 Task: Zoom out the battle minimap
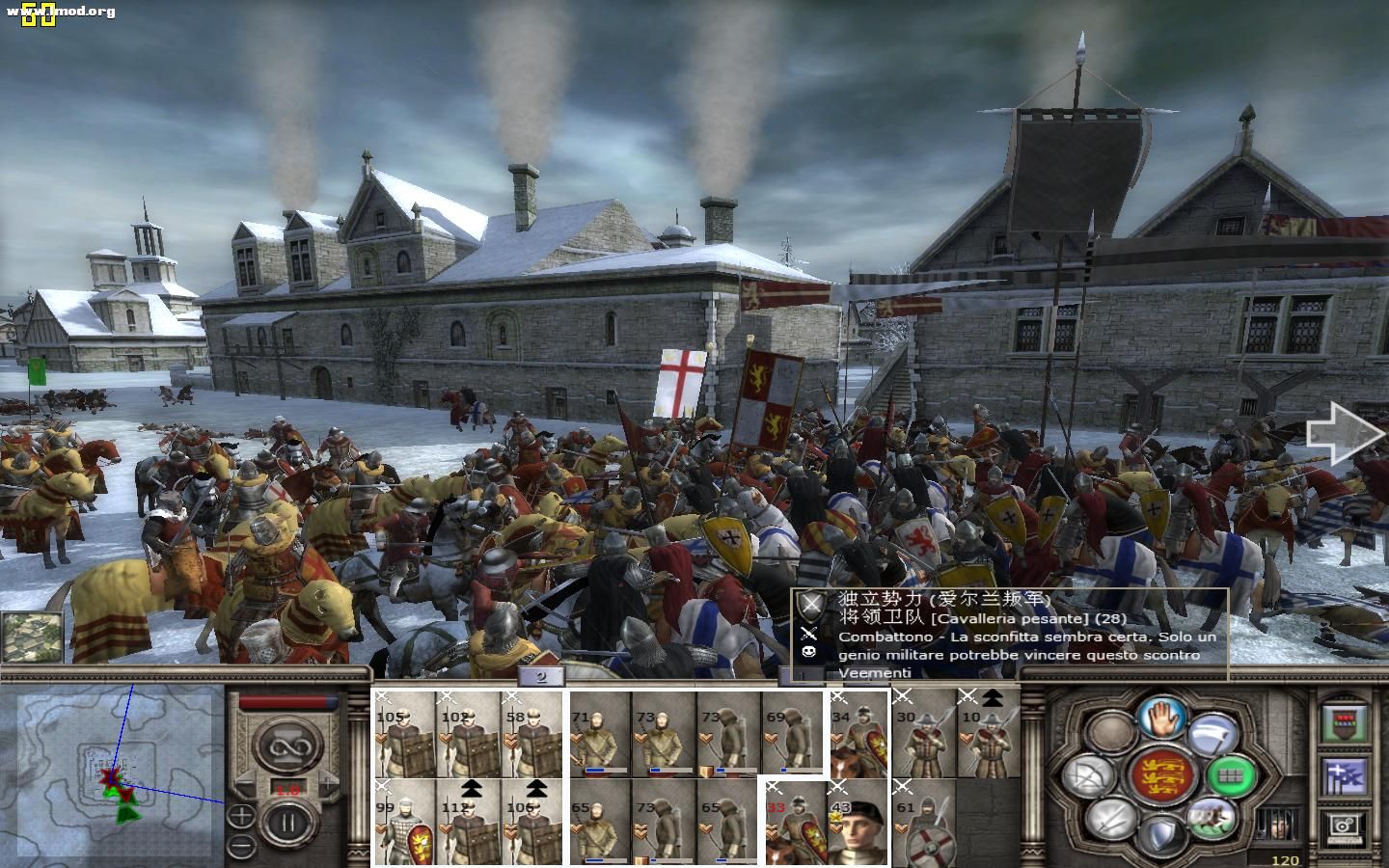click(x=241, y=846)
